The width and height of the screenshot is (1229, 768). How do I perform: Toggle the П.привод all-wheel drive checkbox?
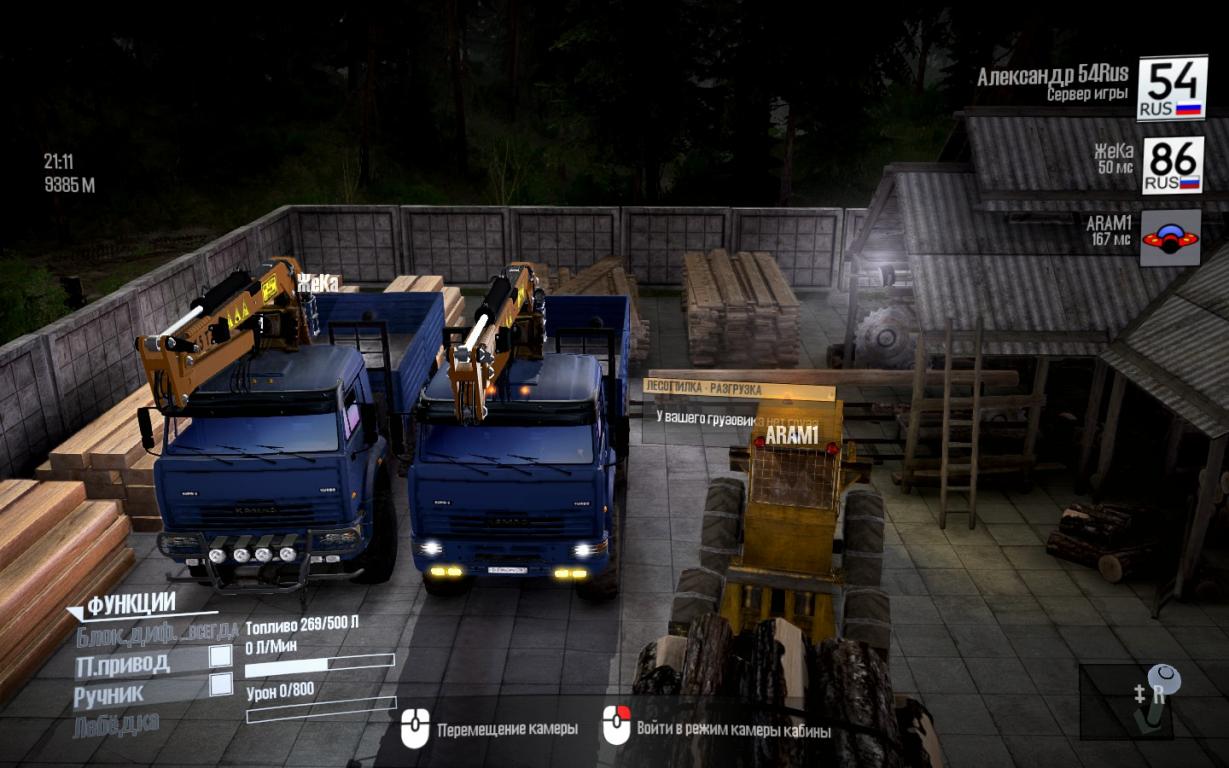tap(220, 657)
